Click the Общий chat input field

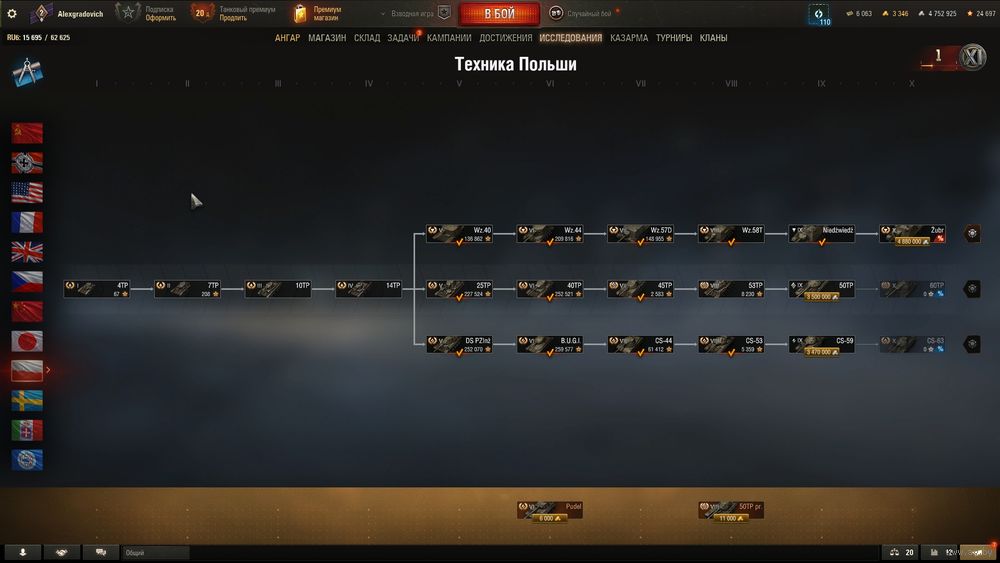155,552
